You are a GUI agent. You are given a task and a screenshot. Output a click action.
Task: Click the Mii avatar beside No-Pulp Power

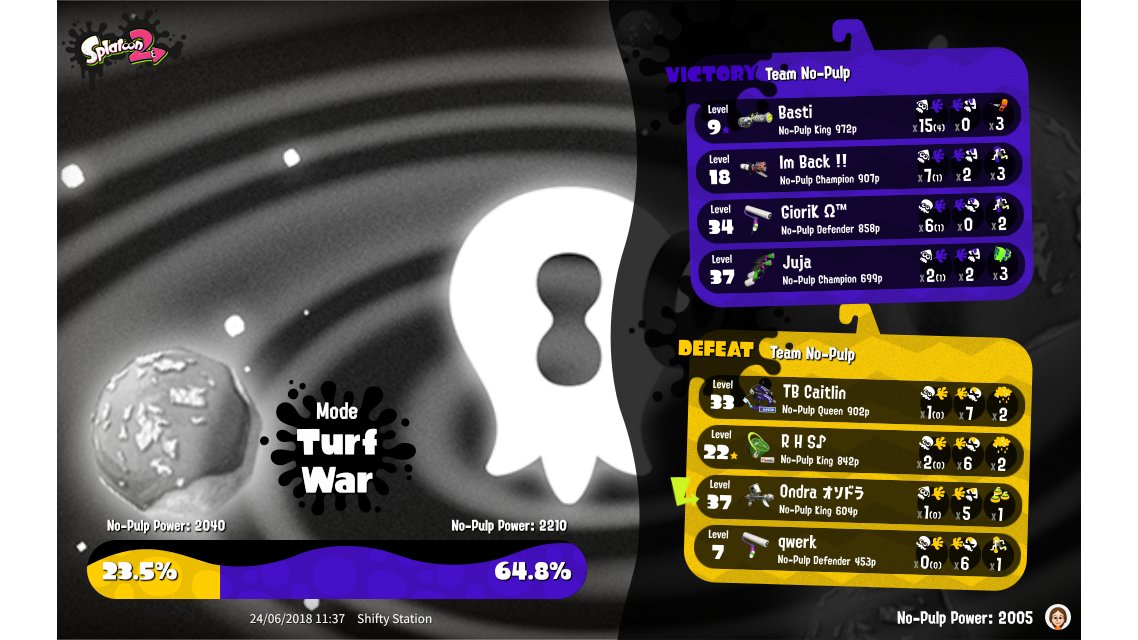[1057, 617]
